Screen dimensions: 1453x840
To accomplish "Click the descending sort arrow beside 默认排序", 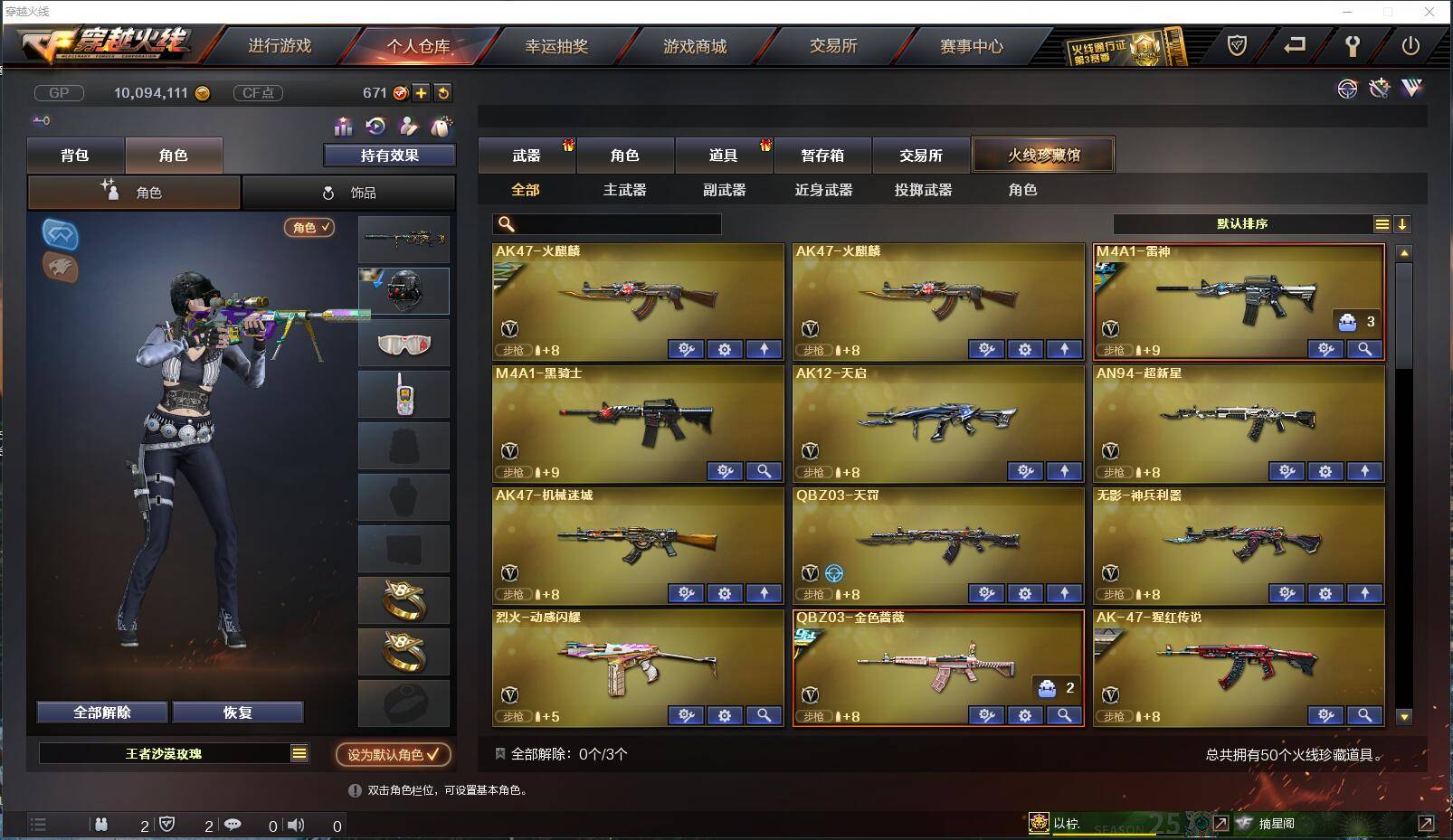I will click(x=1401, y=223).
